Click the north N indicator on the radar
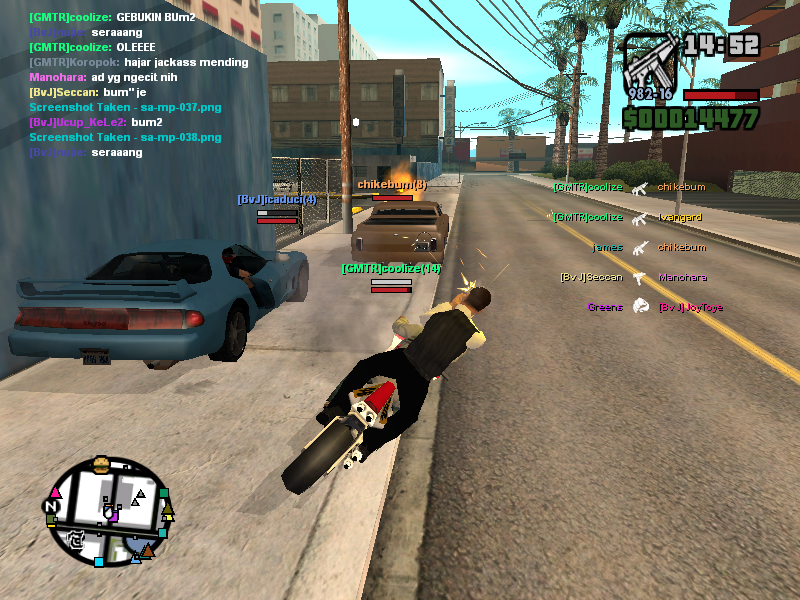The height and width of the screenshot is (600, 800). click(x=50, y=508)
